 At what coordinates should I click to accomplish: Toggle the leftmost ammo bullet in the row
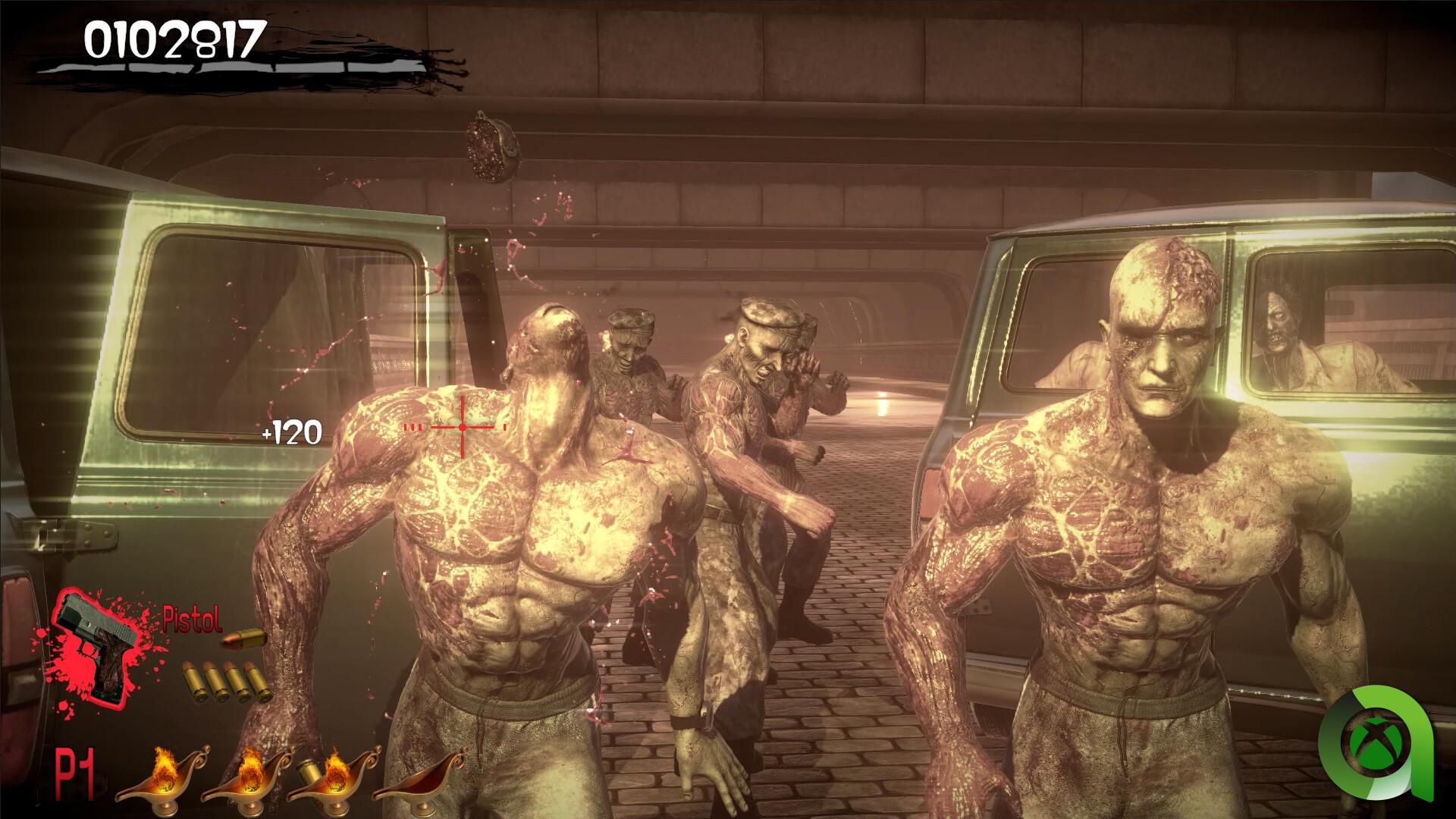pyautogui.click(x=192, y=680)
